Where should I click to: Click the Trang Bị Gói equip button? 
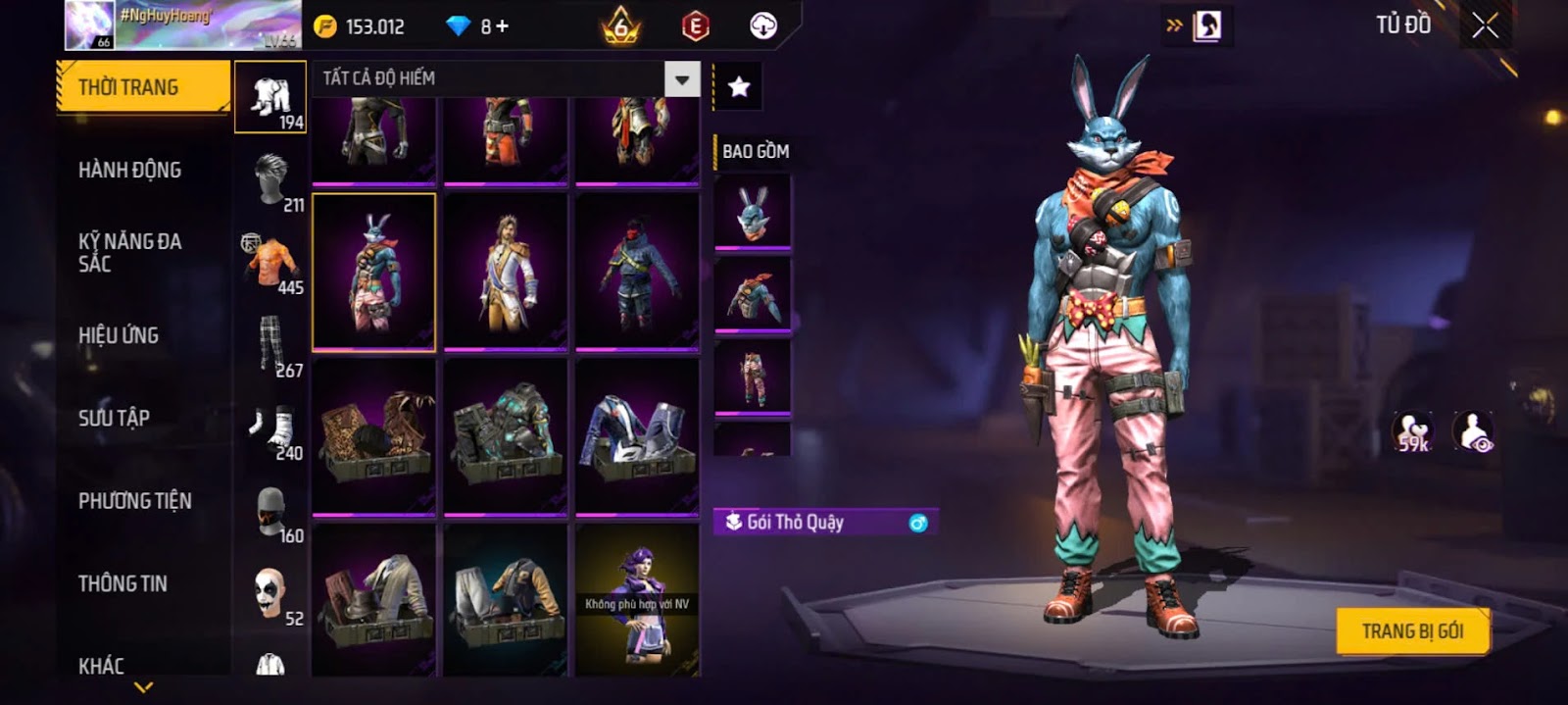point(1412,630)
